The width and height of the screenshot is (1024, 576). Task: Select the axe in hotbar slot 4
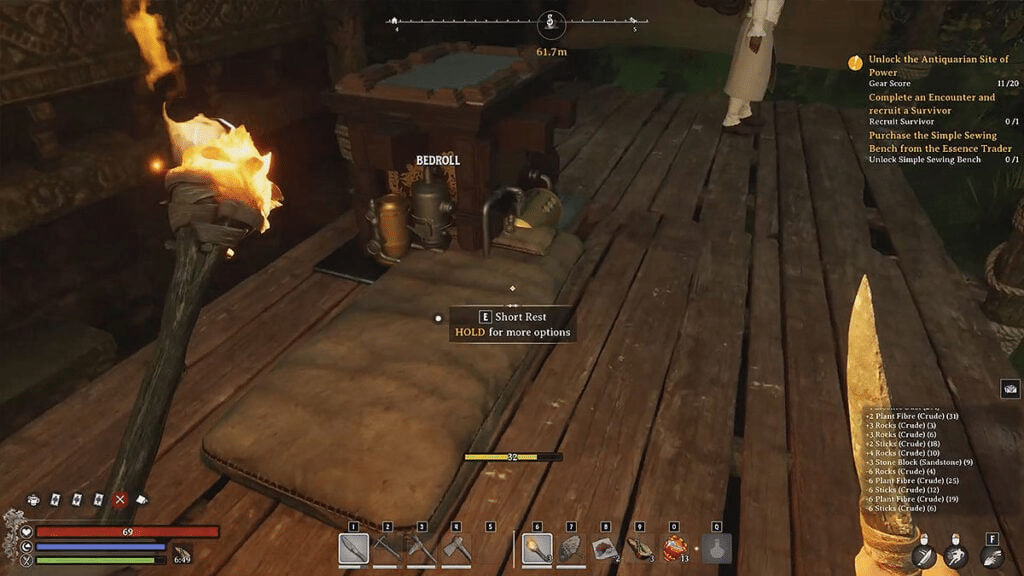pyautogui.click(x=455, y=548)
